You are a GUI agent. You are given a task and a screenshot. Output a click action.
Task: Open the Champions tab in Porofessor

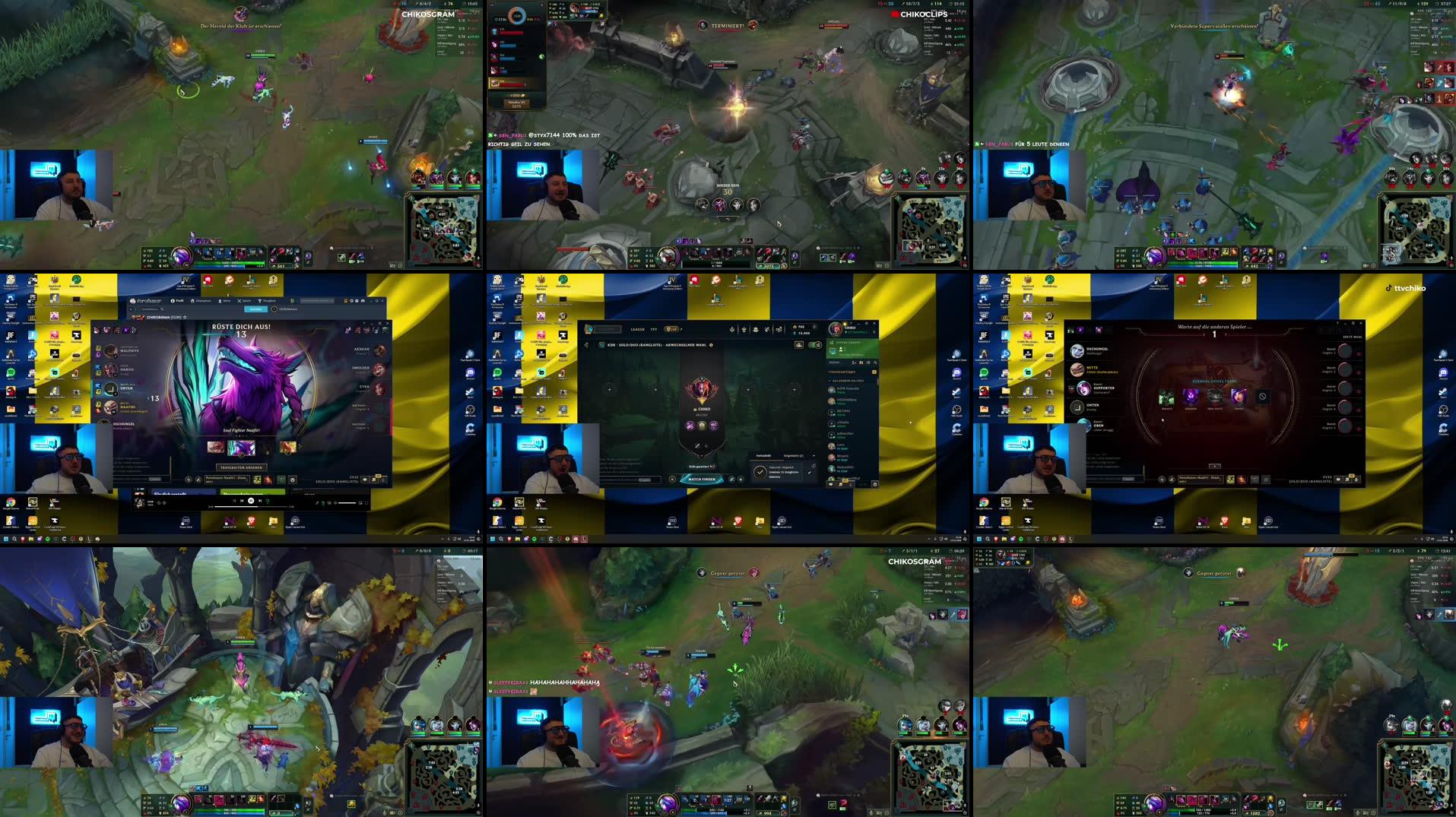[x=201, y=301]
